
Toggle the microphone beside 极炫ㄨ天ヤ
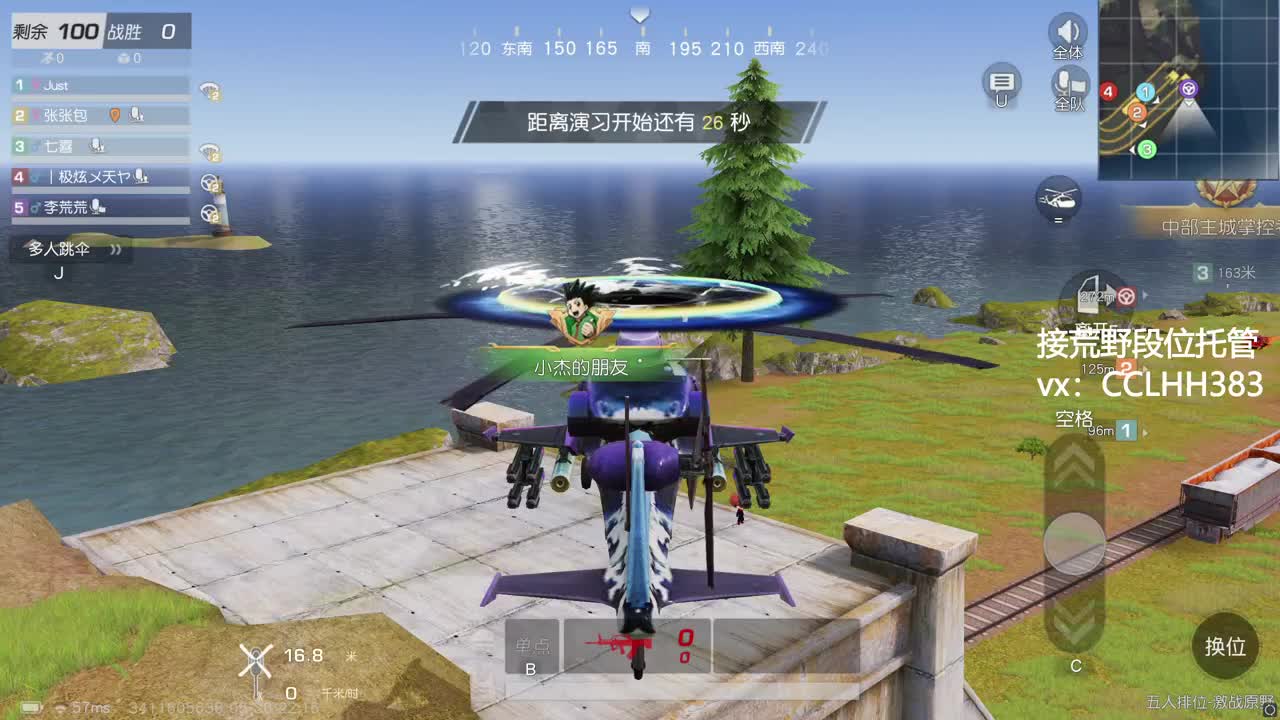(140, 177)
